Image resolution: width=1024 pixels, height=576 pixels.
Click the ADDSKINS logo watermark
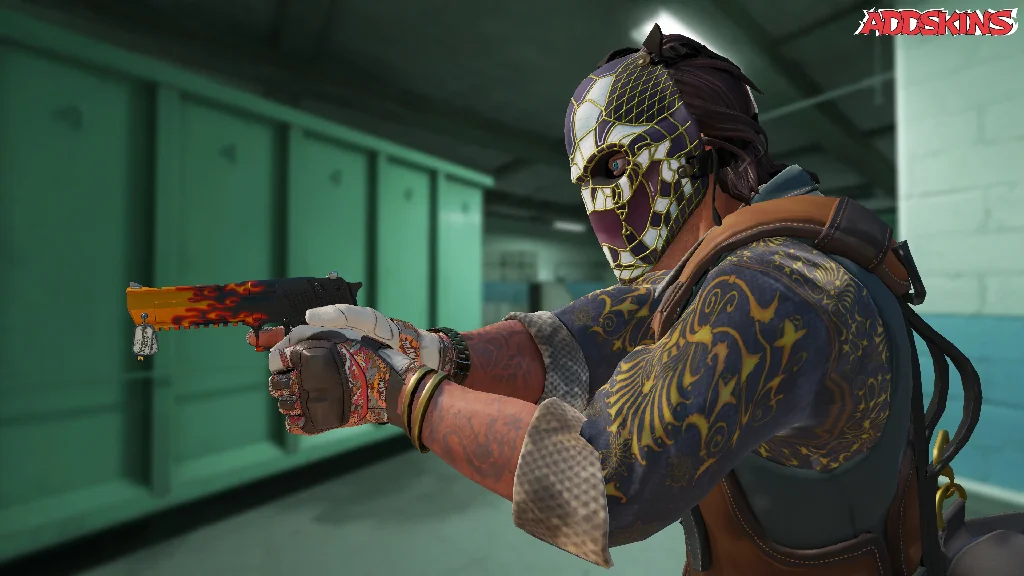tap(936, 22)
